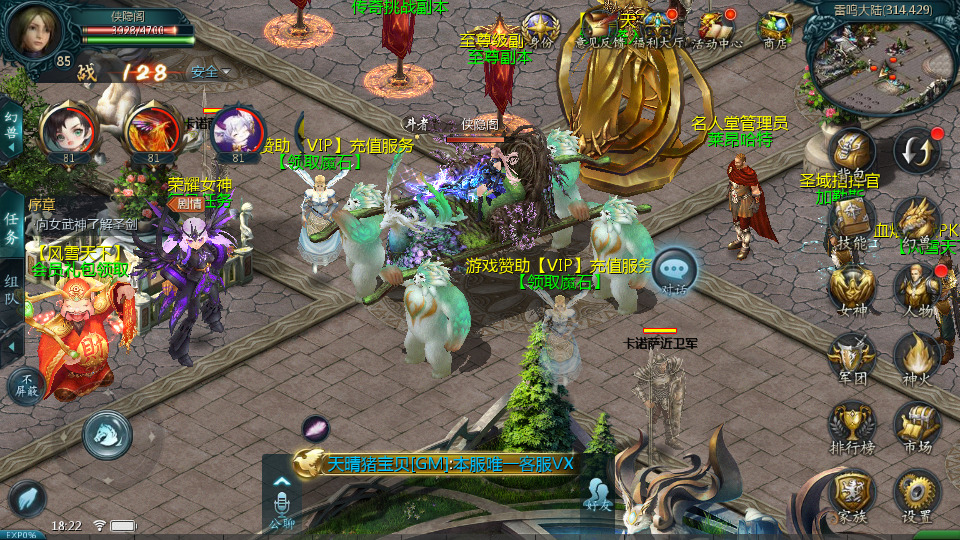This screenshot has height=540, width=960.
Task: Open the 设置 settings gear
Action: [917, 495]
